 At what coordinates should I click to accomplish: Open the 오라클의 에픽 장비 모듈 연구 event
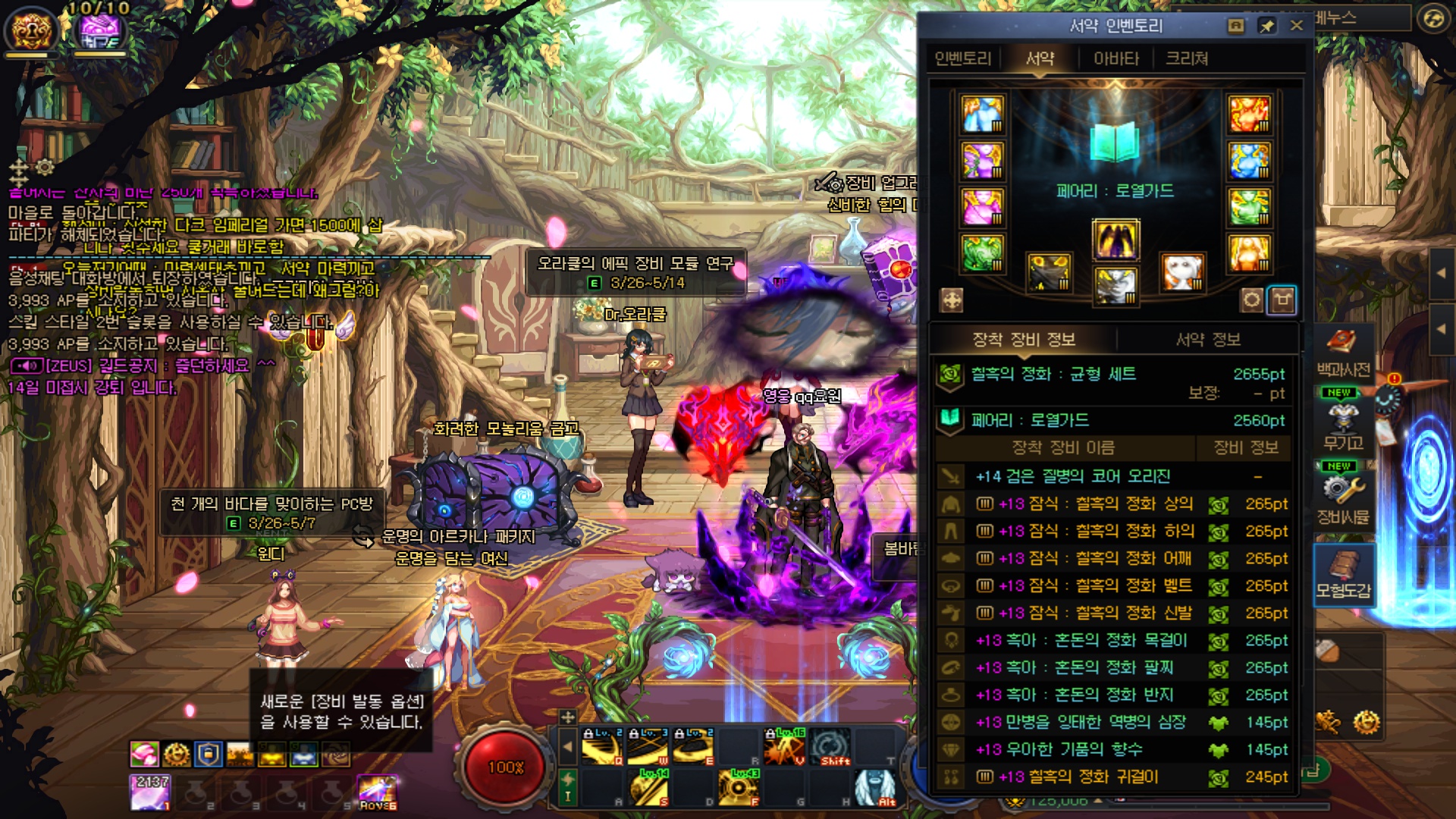(x=635, y=272)
